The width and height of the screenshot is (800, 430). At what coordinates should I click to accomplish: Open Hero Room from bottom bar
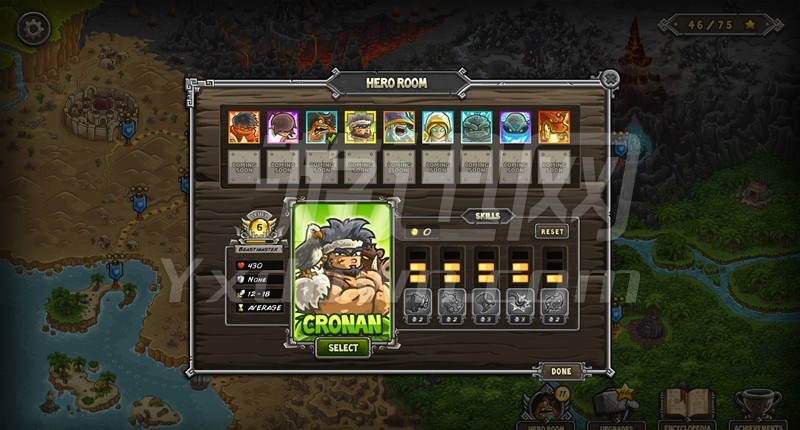tap(545, 406)
